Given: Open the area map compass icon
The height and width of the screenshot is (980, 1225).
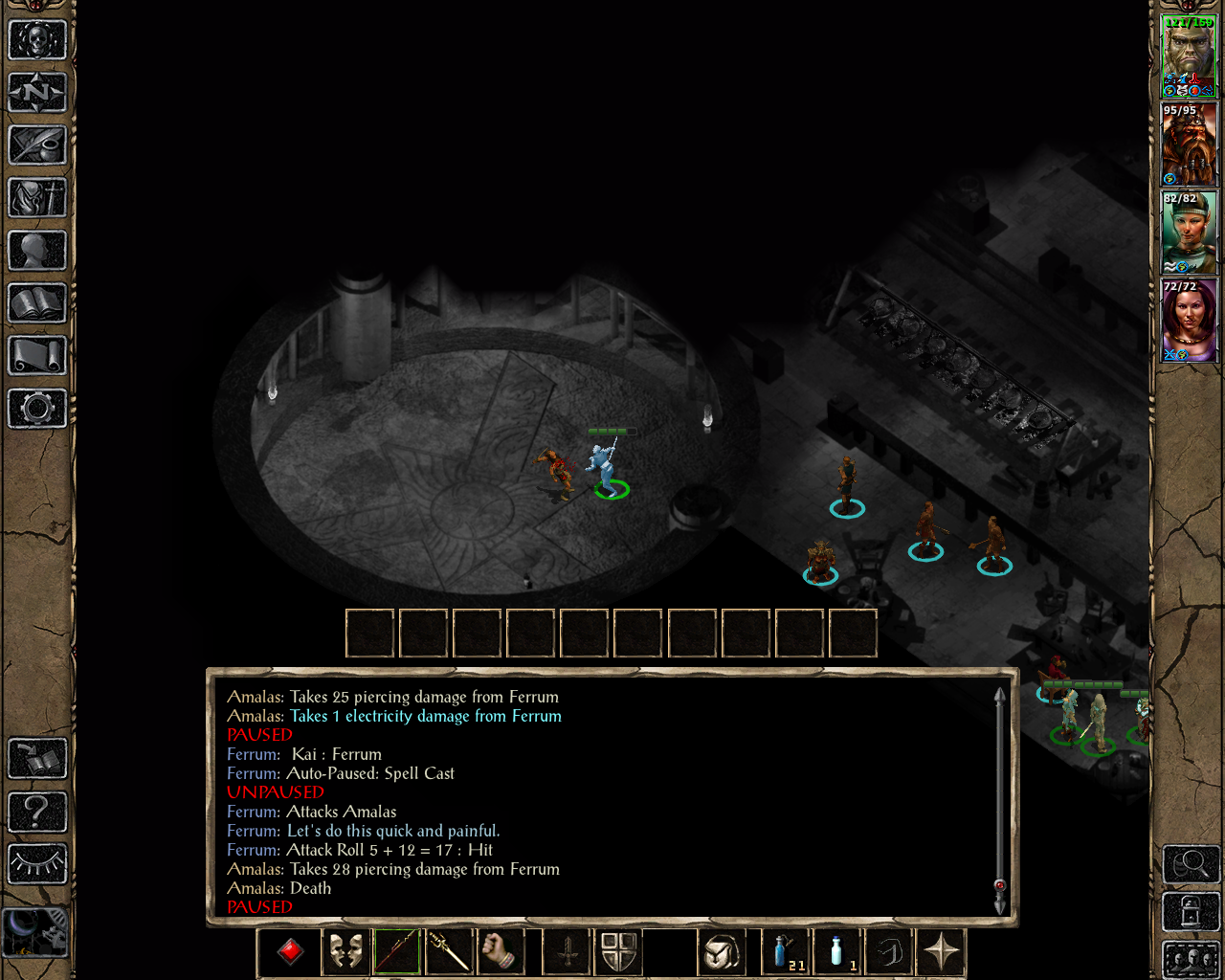Looking at the screenshot, I should point(36,93).
